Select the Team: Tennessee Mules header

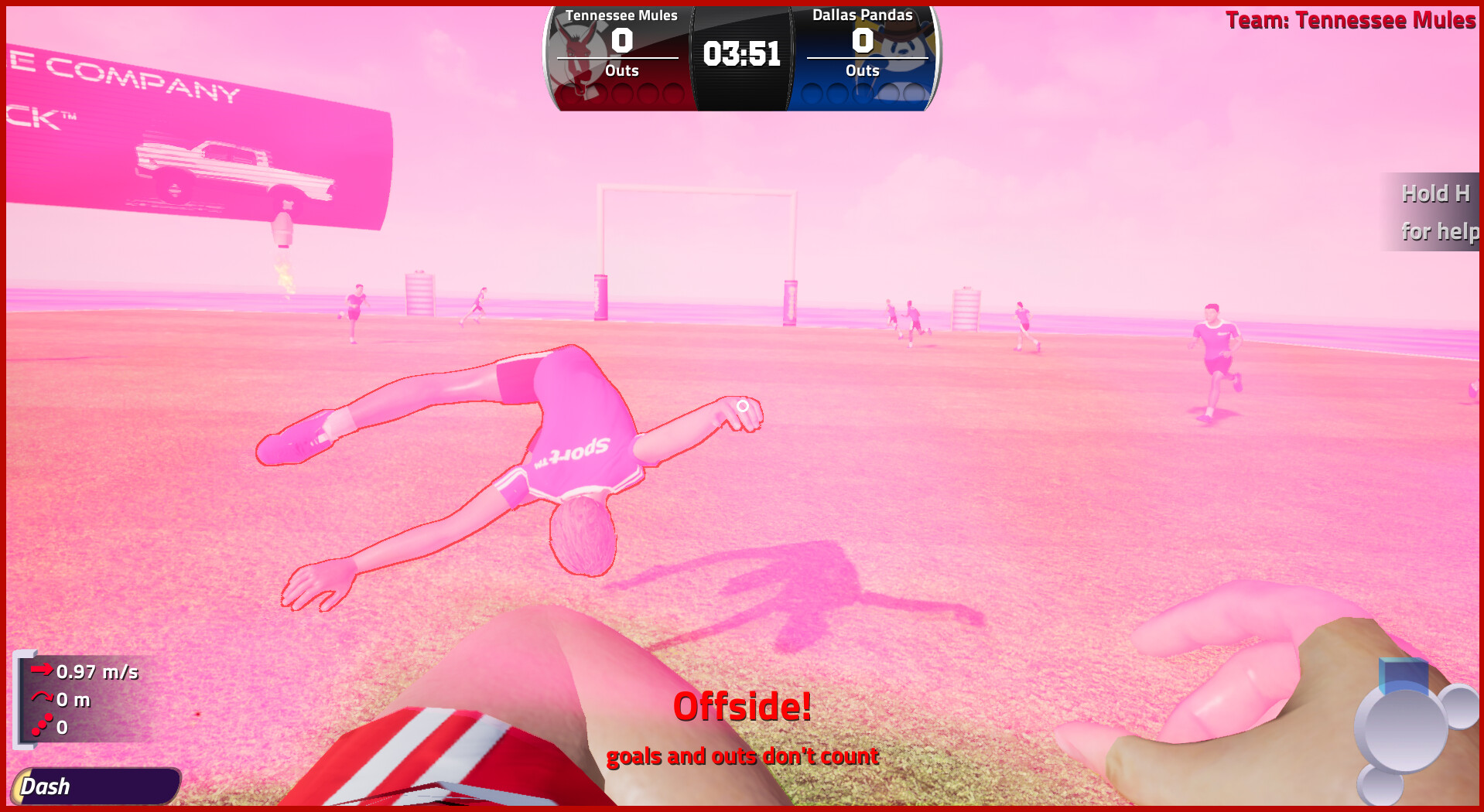pyautogui.click(x=1352, y=21)
